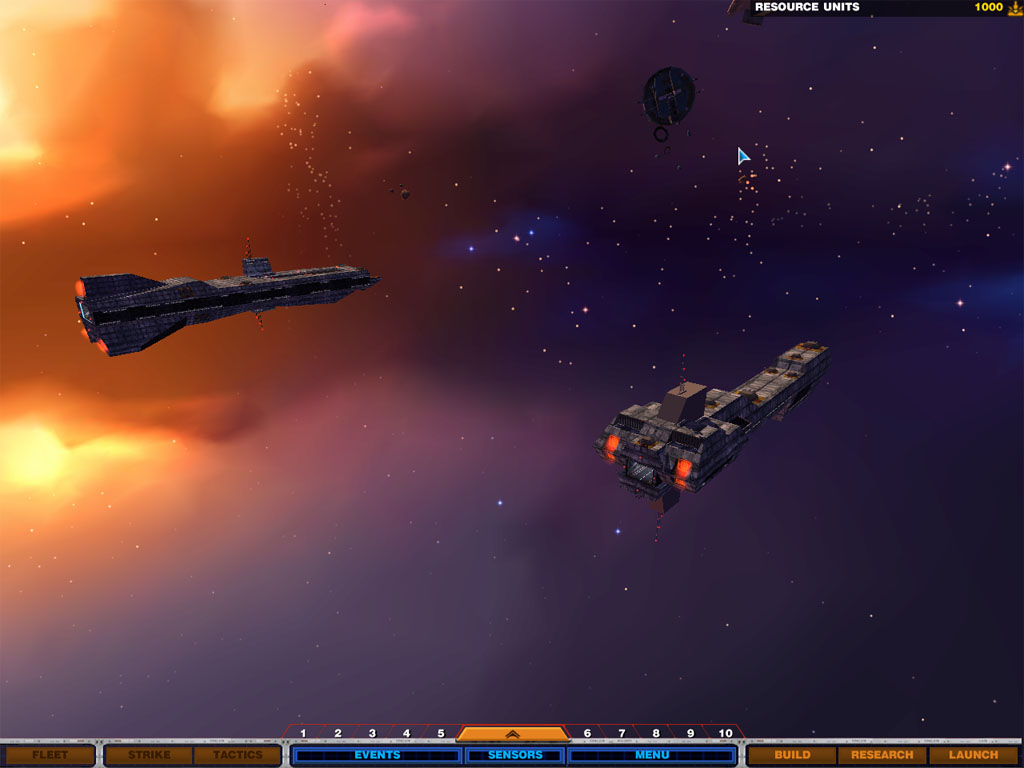The image size is (1024, 768).
Task: Select control group 8
Action: [656, 734]
